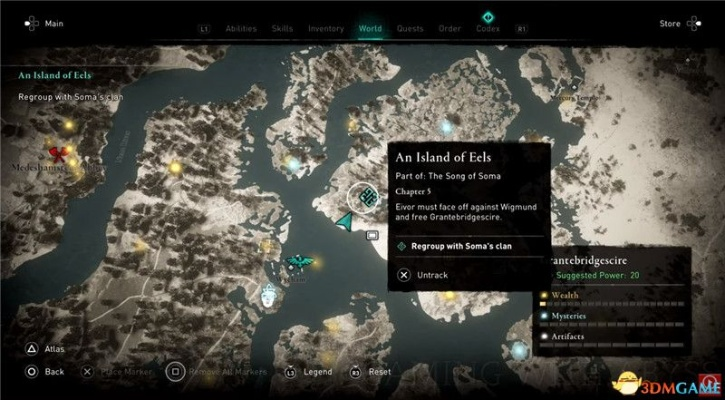Switch to the Order tab
This screenshot has width=725, height=400.
pos(449,28)
